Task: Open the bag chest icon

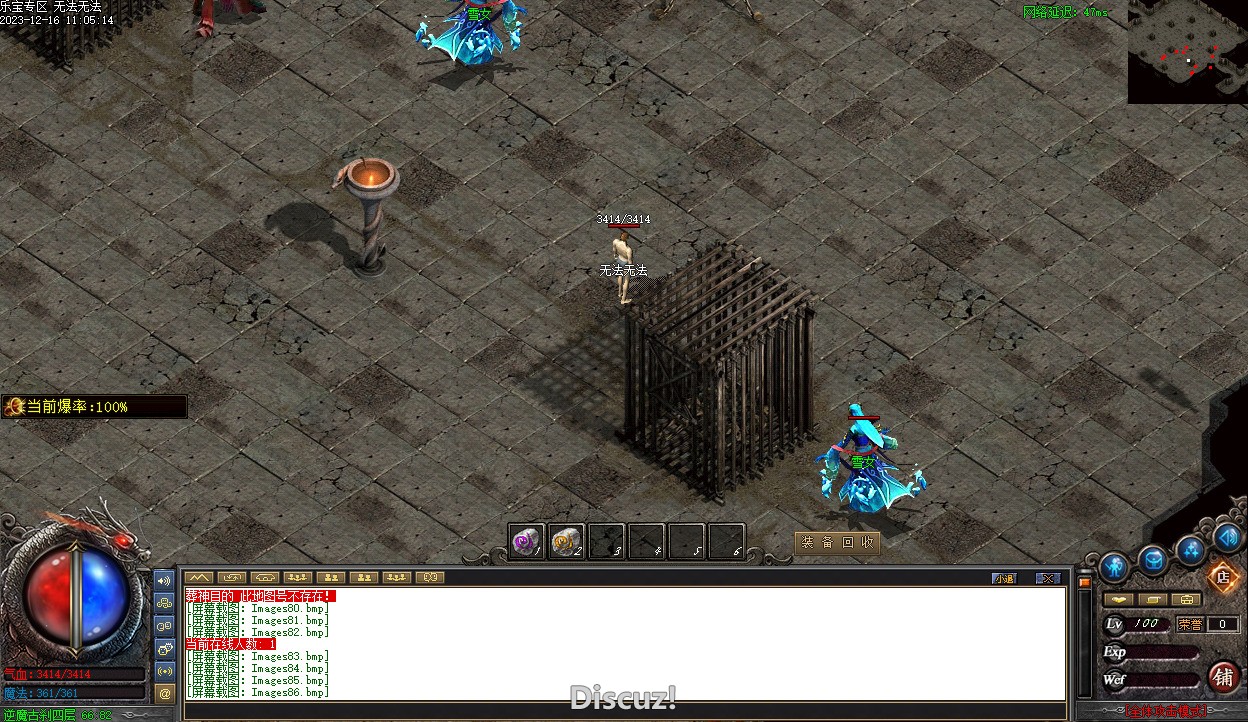Action: [1153, 560]
